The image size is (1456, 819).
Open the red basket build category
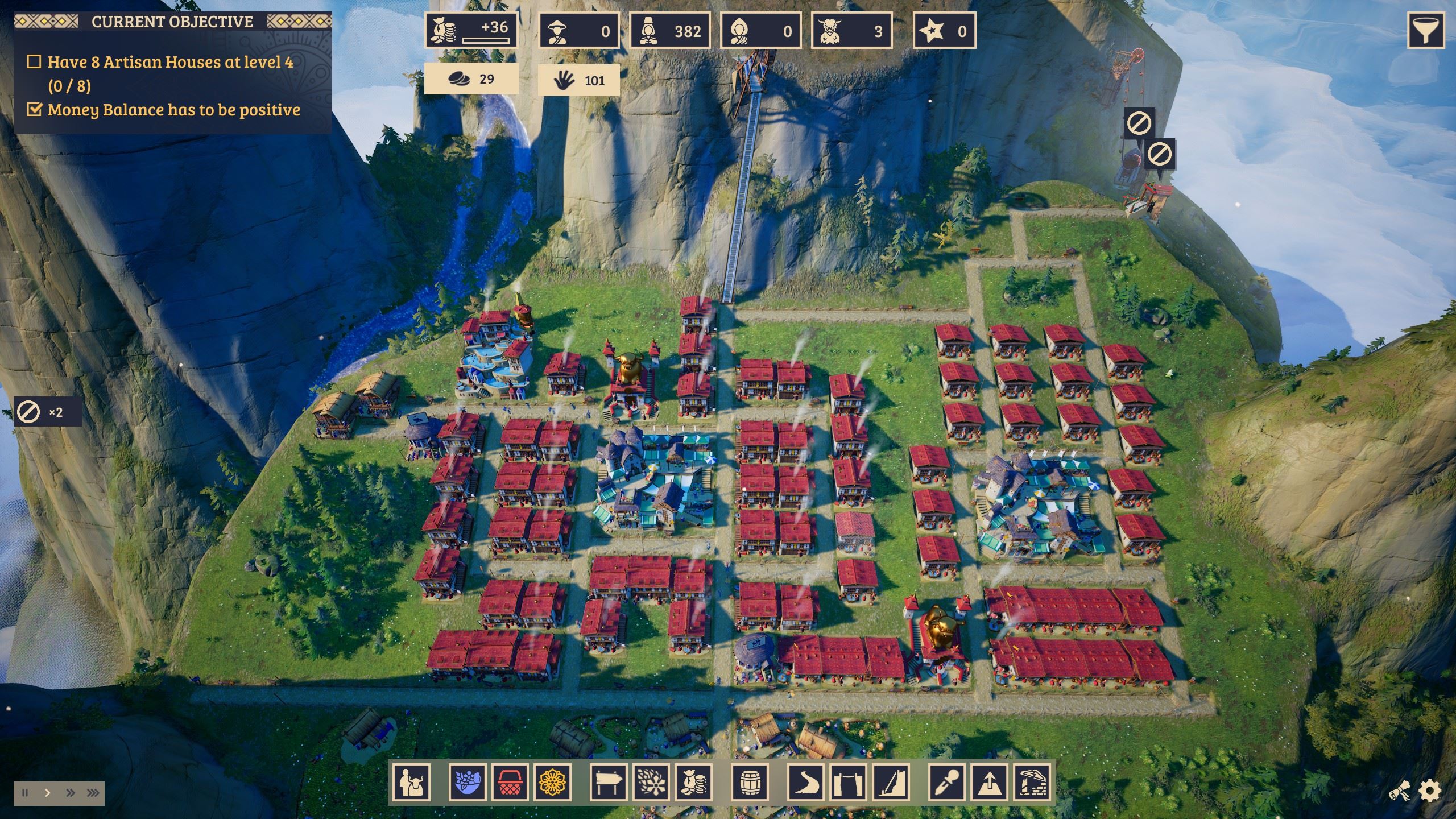click(x=510, y=782)
